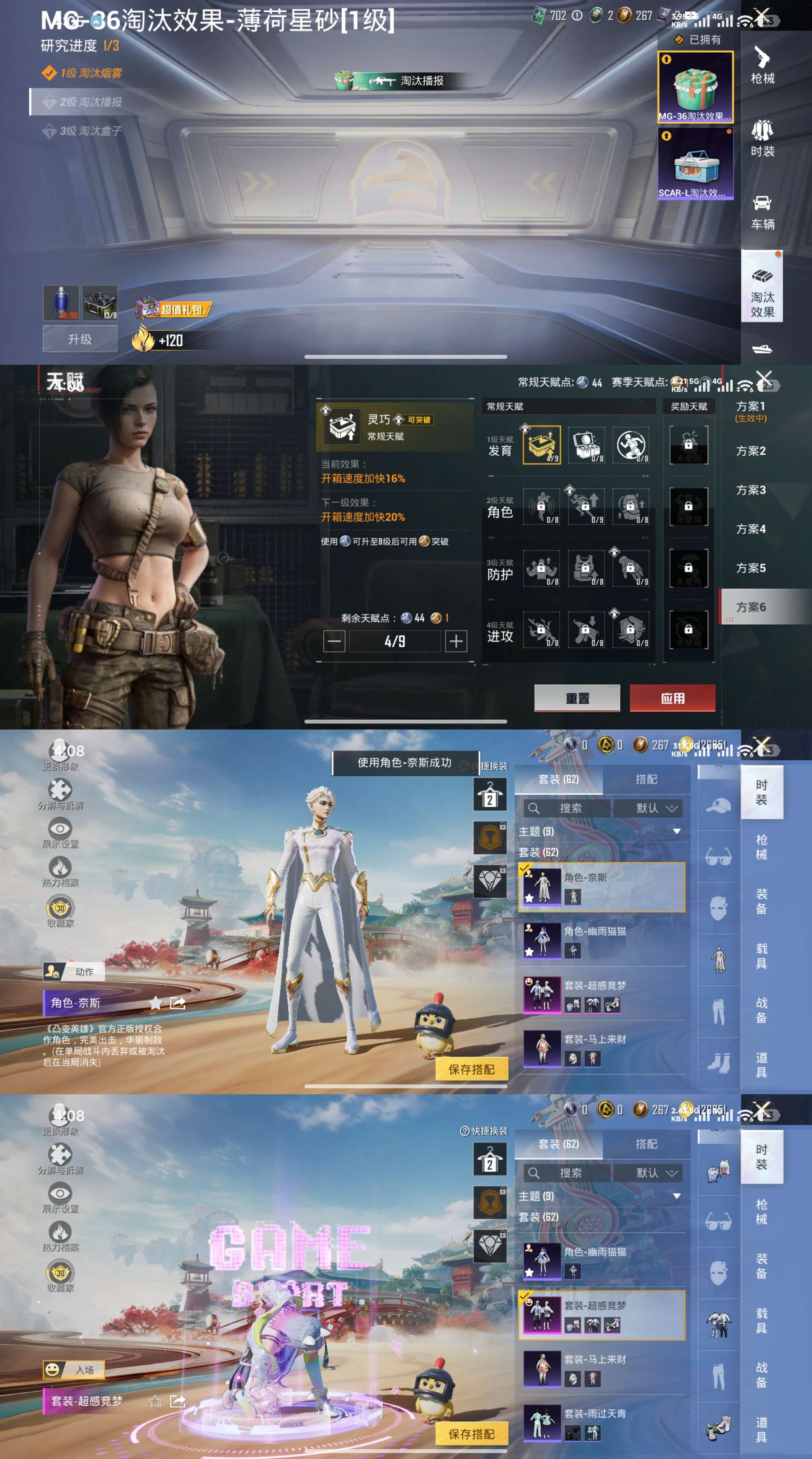Image resolution: width=812 pixels, height=1459 pixels.
Task: Apply the talent plan with 应用
Action: point(672,698)
